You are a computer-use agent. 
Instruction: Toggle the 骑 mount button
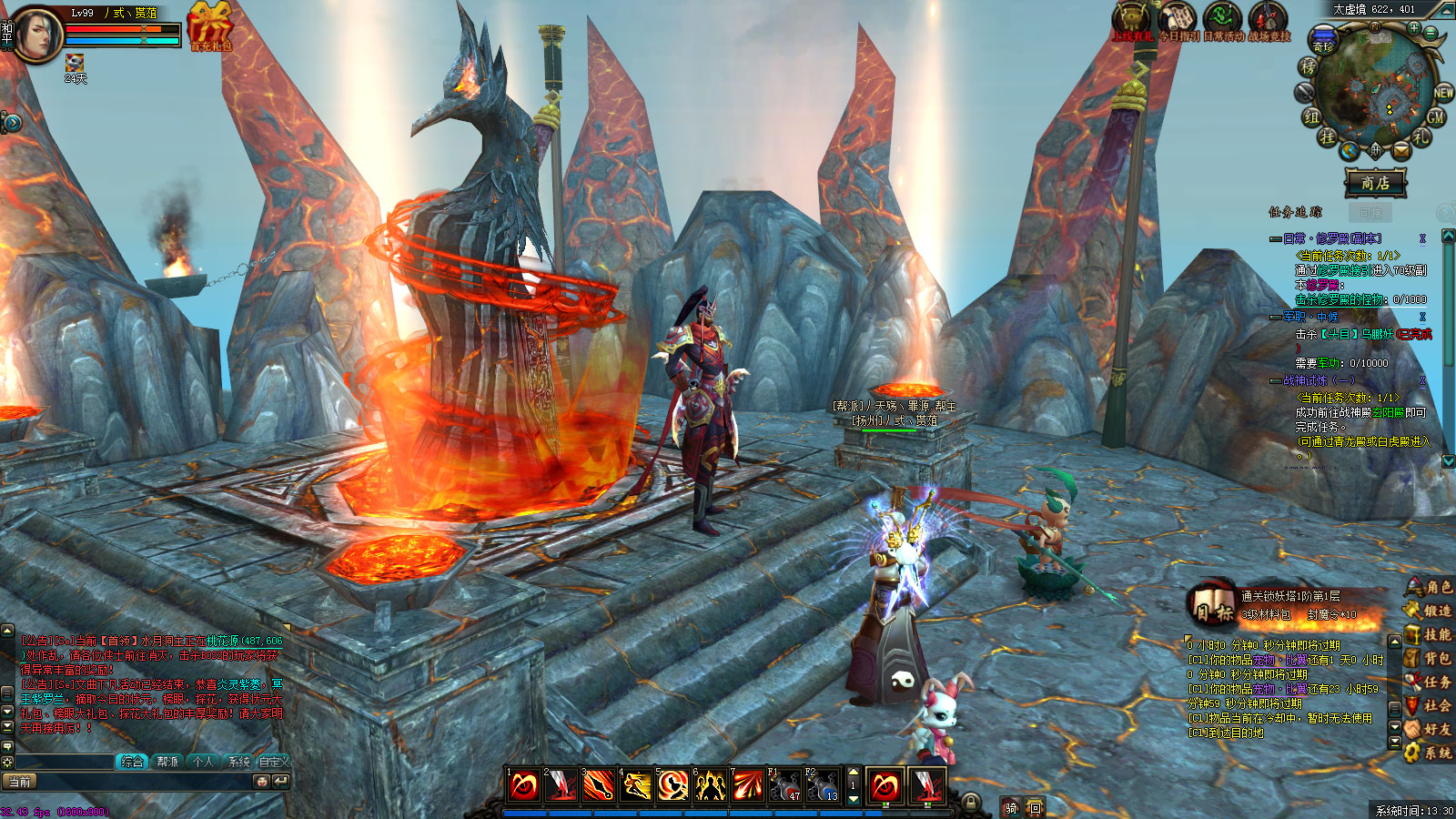[x=1011, y=808]
